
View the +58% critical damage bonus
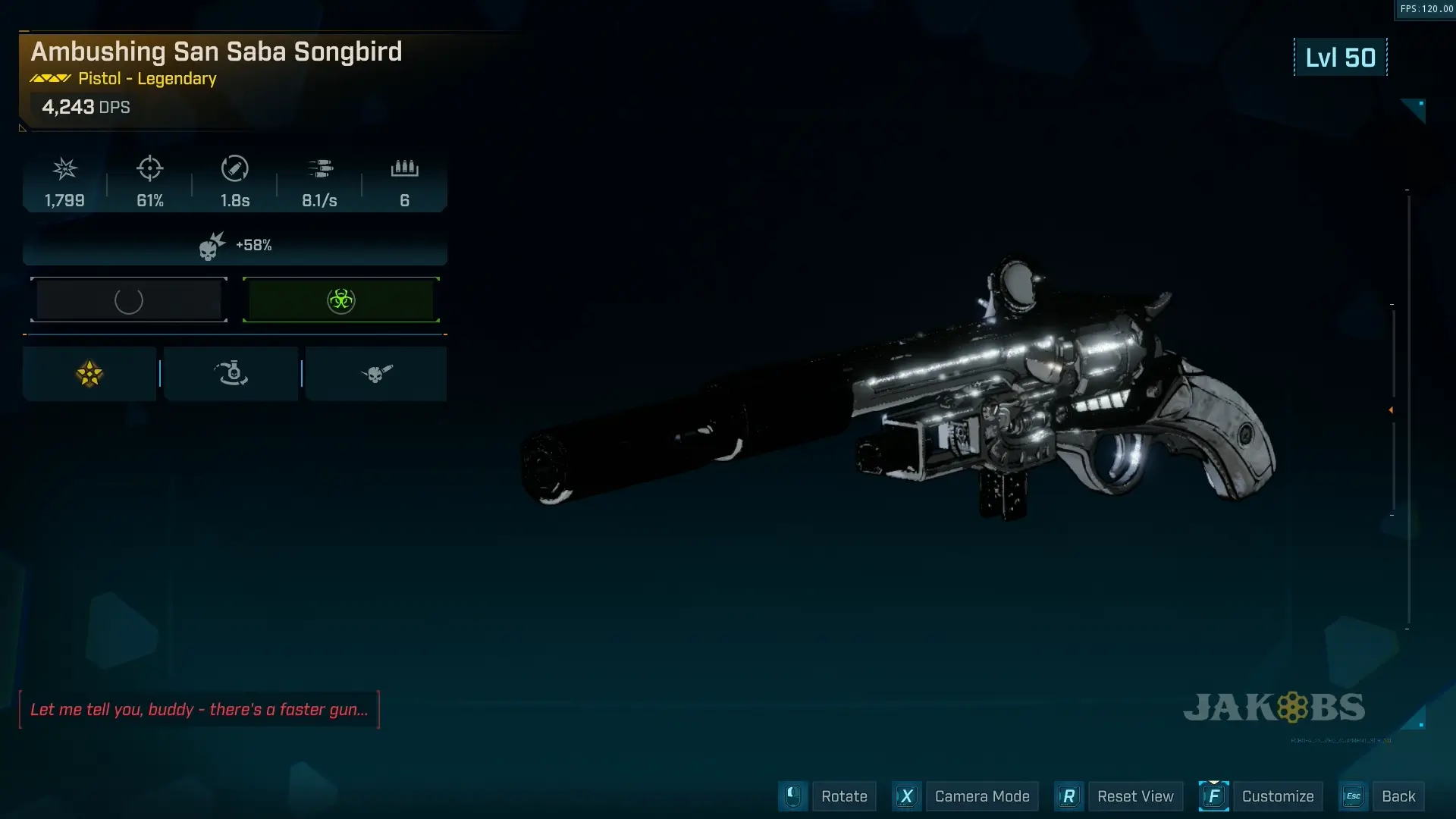(x=235, y=246)
